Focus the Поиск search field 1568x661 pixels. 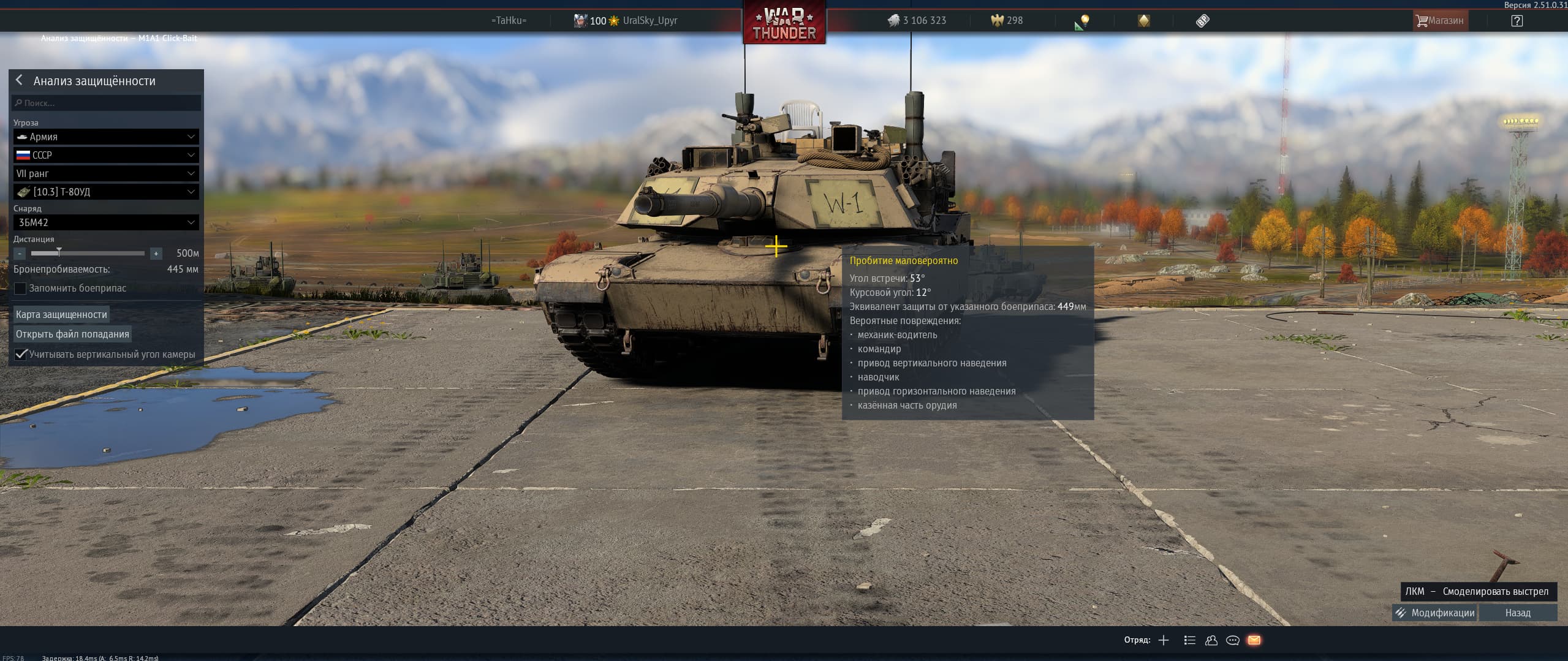pyautogui.click(x=107, y=103)
